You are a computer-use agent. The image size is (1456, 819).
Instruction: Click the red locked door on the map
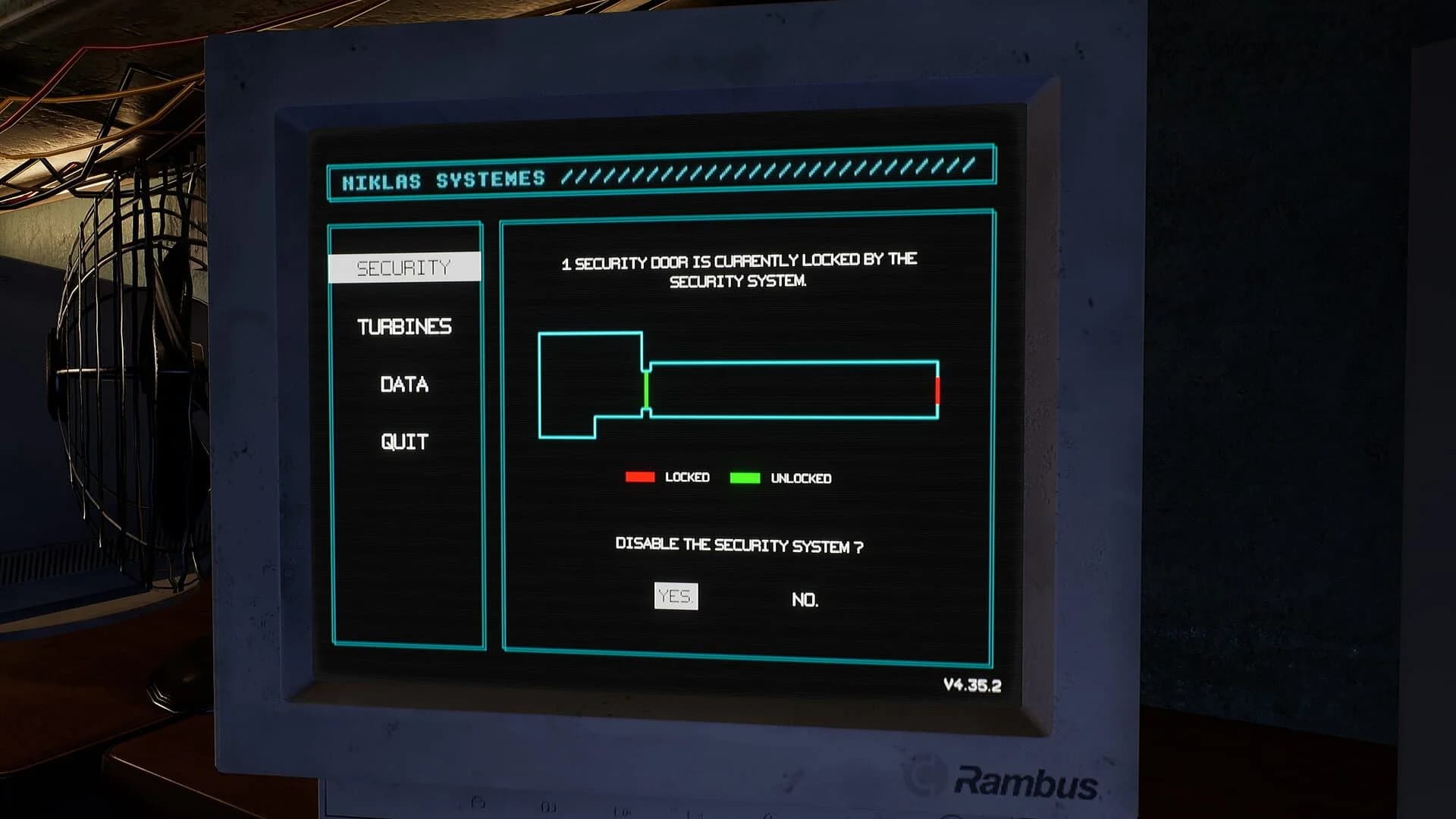point(939,388)
